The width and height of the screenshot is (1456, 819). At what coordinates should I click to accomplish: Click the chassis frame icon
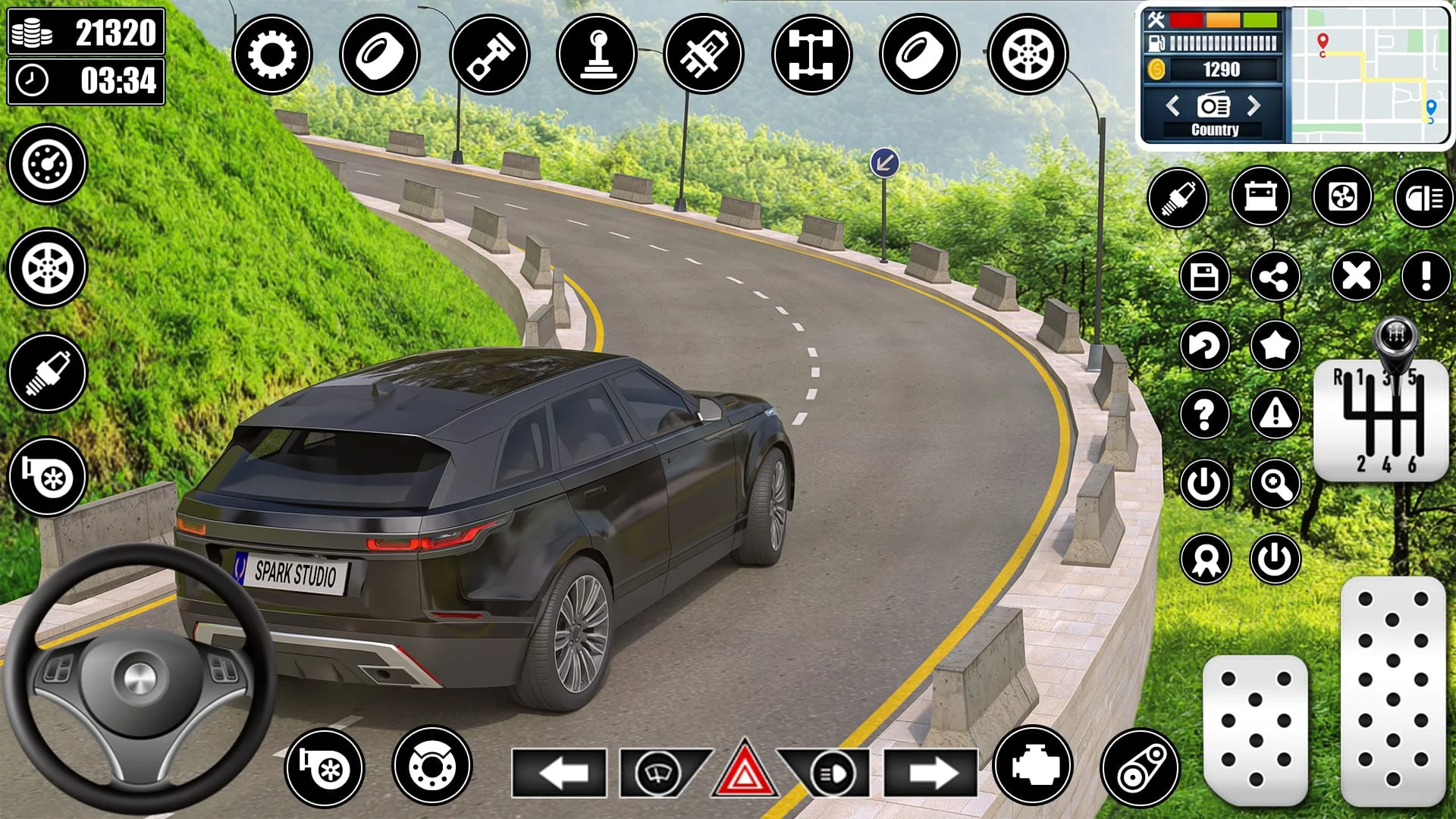pyautogui.click(x=810, y=53)
